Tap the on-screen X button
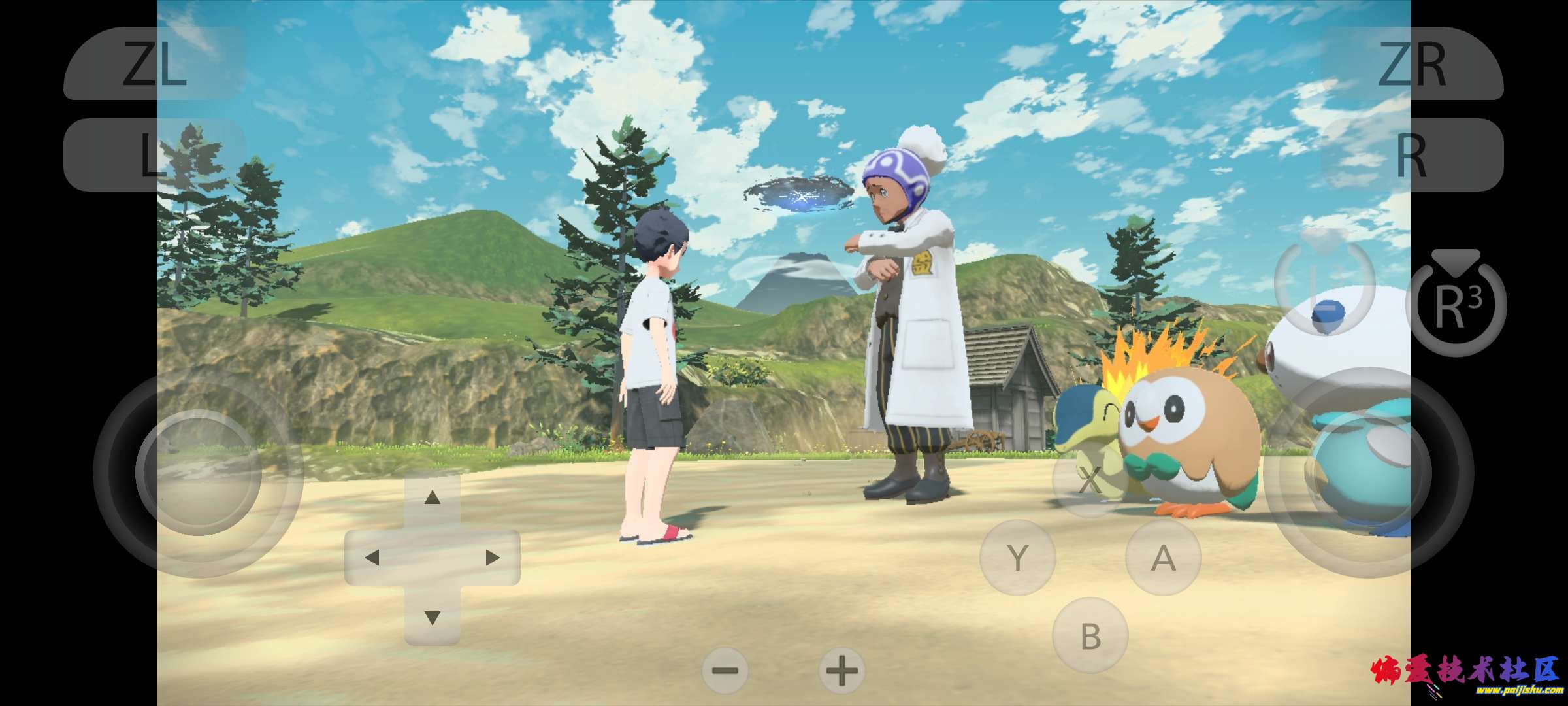1568x706 pixels. click(1090, 480)
